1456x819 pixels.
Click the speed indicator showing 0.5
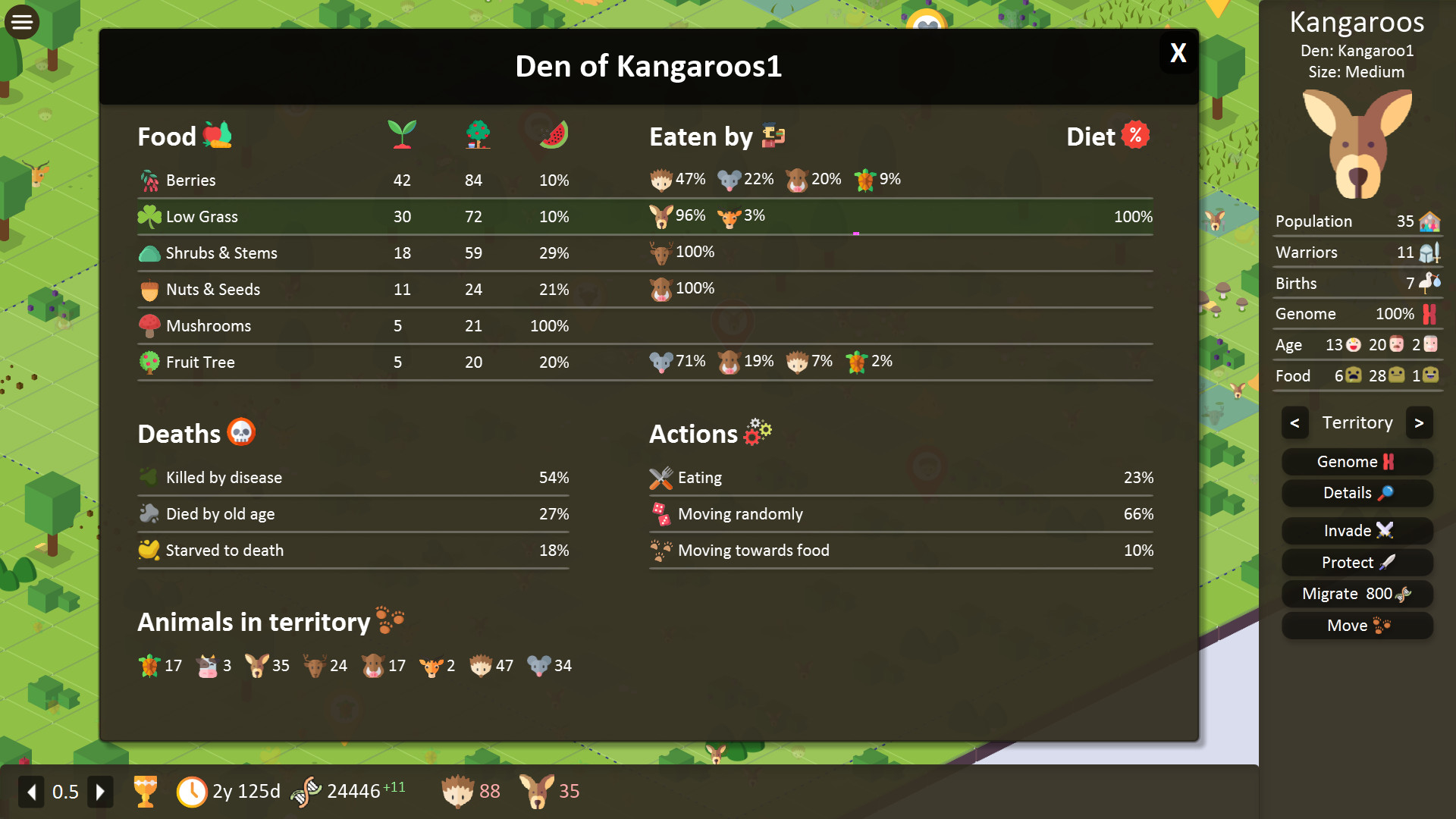65,791
